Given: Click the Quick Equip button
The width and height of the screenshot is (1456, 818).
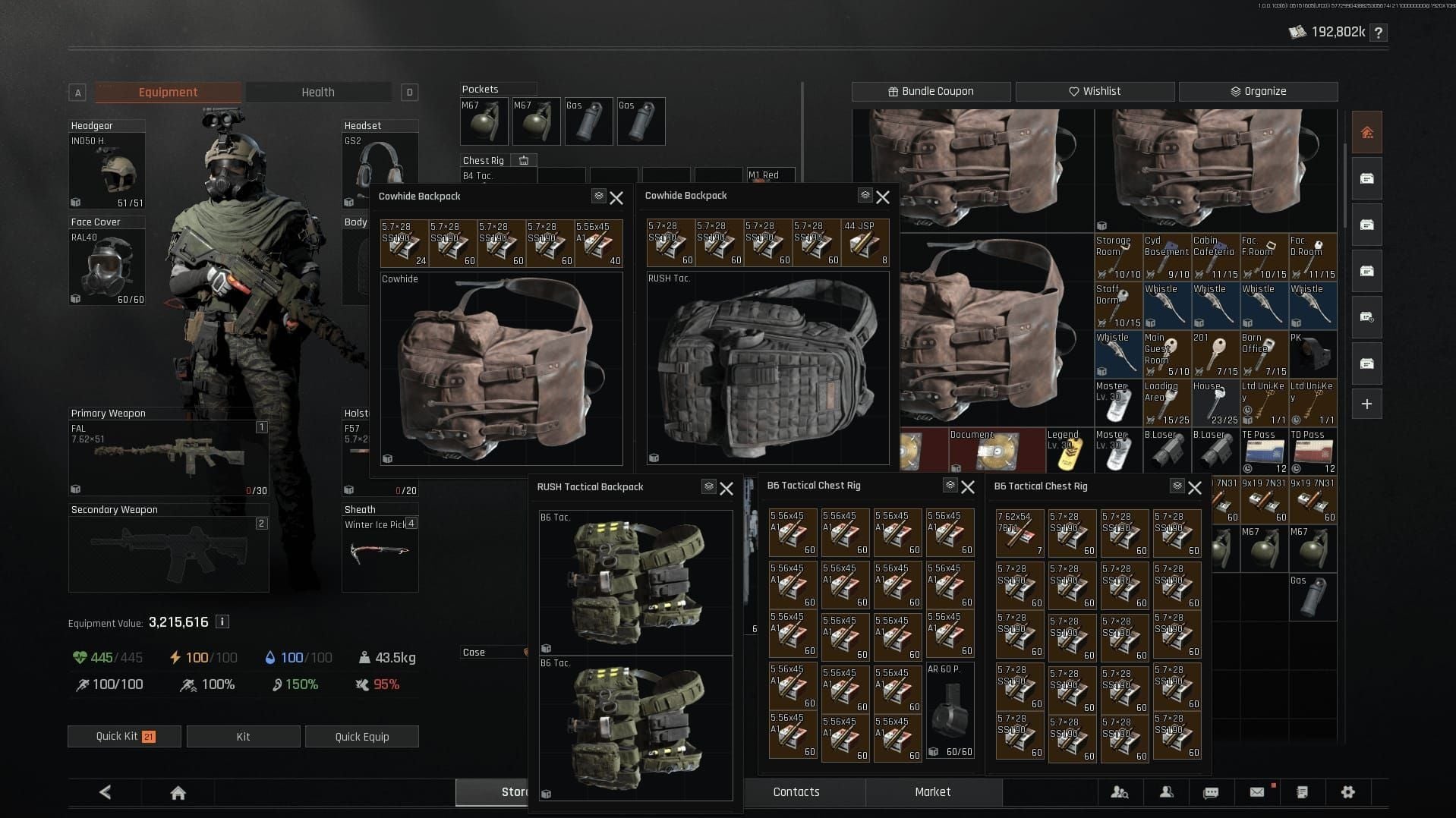Looking at the screenshot, I should (362, 736).
